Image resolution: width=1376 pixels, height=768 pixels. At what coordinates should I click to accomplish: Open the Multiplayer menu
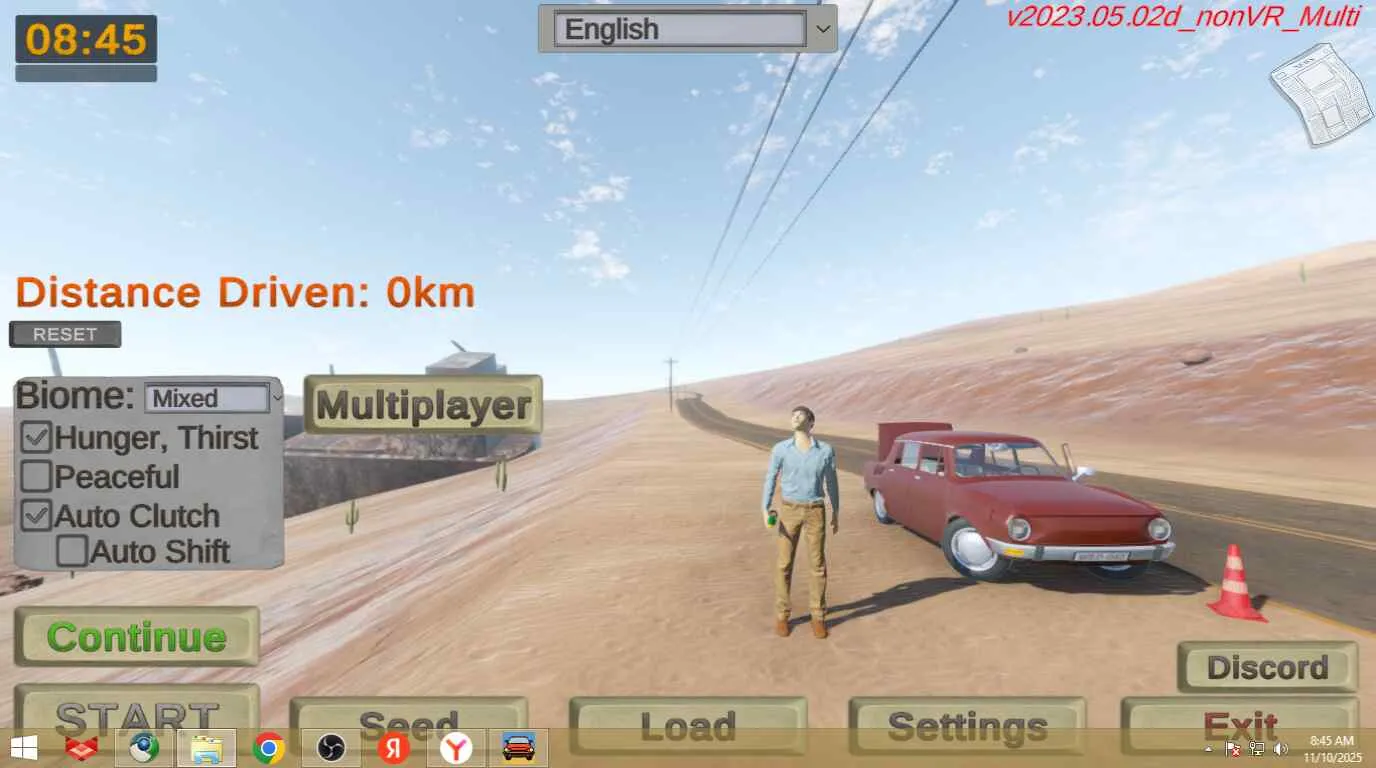click(x=423, y=405)
